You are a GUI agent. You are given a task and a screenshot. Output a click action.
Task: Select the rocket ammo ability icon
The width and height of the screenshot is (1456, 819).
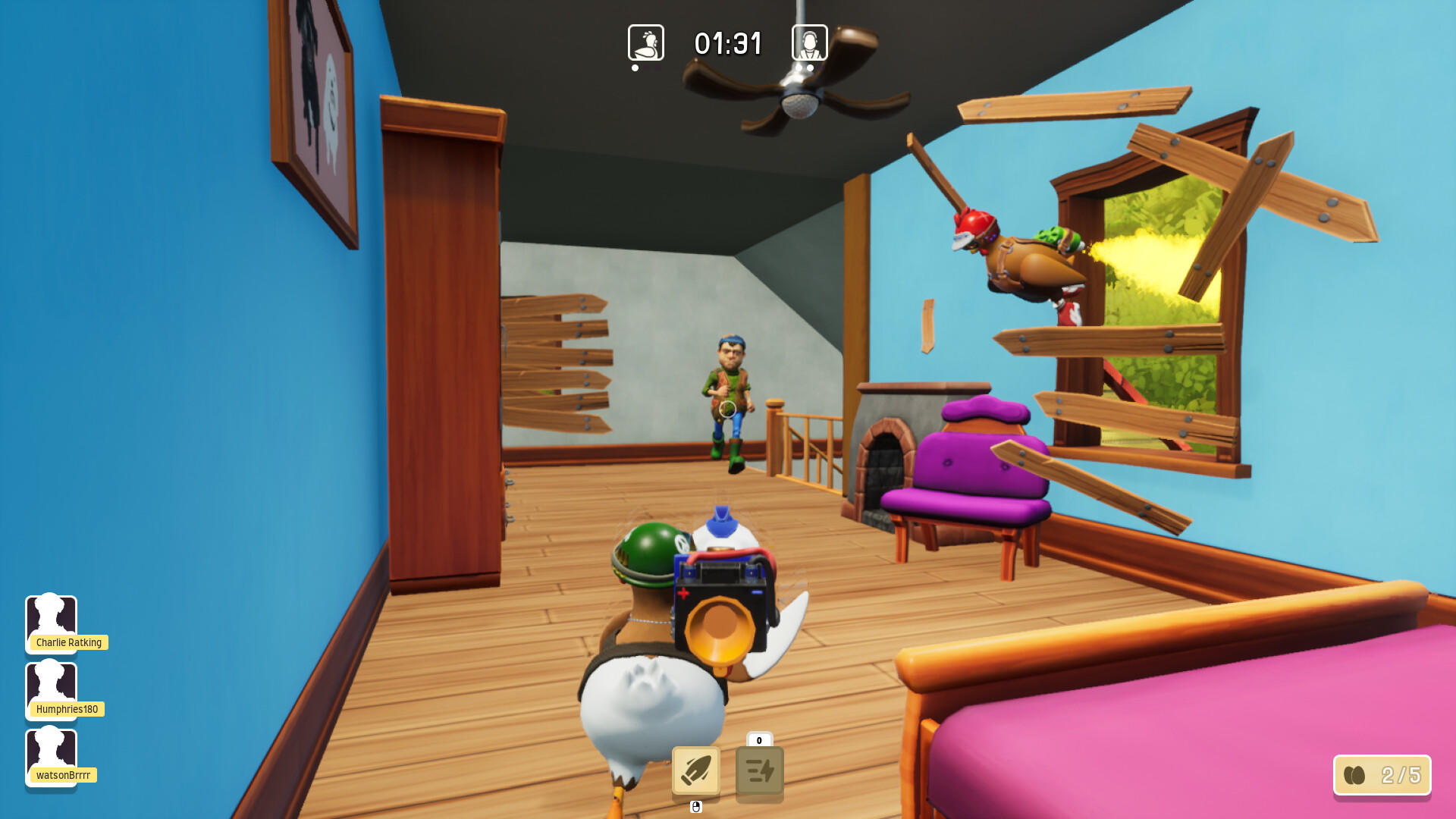click(x=695, y=770)
